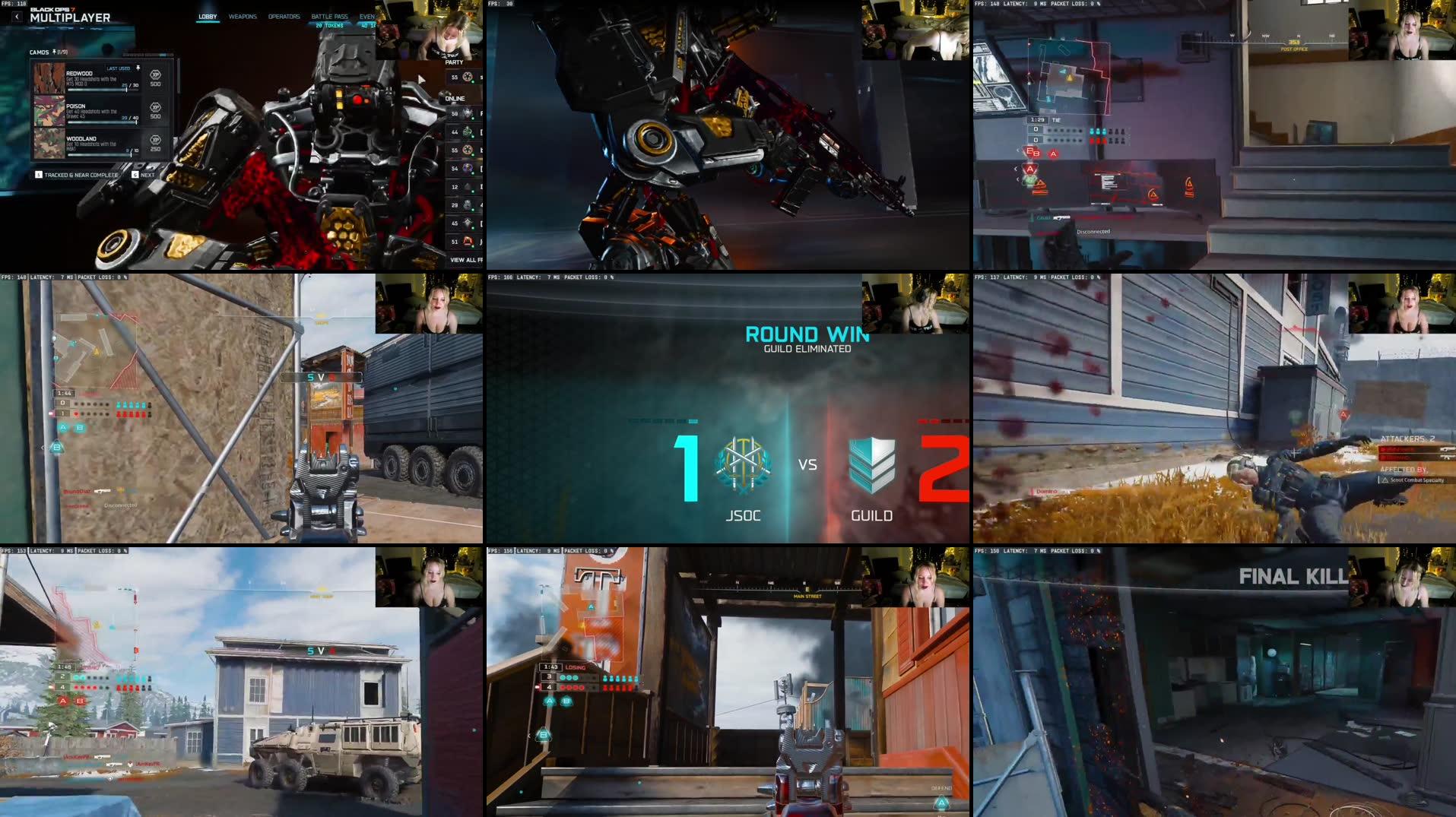This screenshot has height=817, width=1456.
Task: Click the back arrow beside Multiplayer title
Action: tap(17, 17)
